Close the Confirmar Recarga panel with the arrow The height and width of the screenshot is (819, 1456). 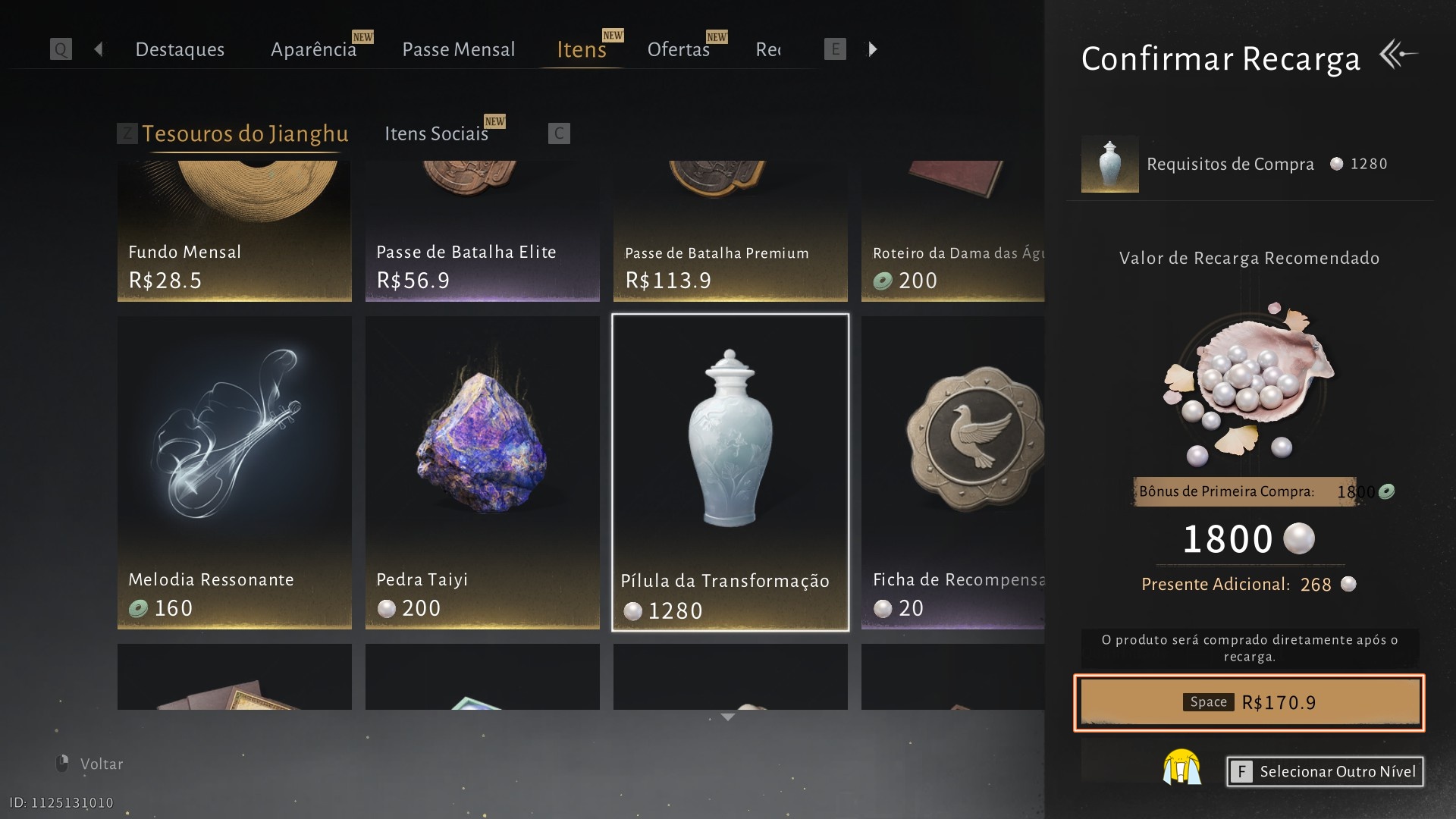tap(1398, 55)
